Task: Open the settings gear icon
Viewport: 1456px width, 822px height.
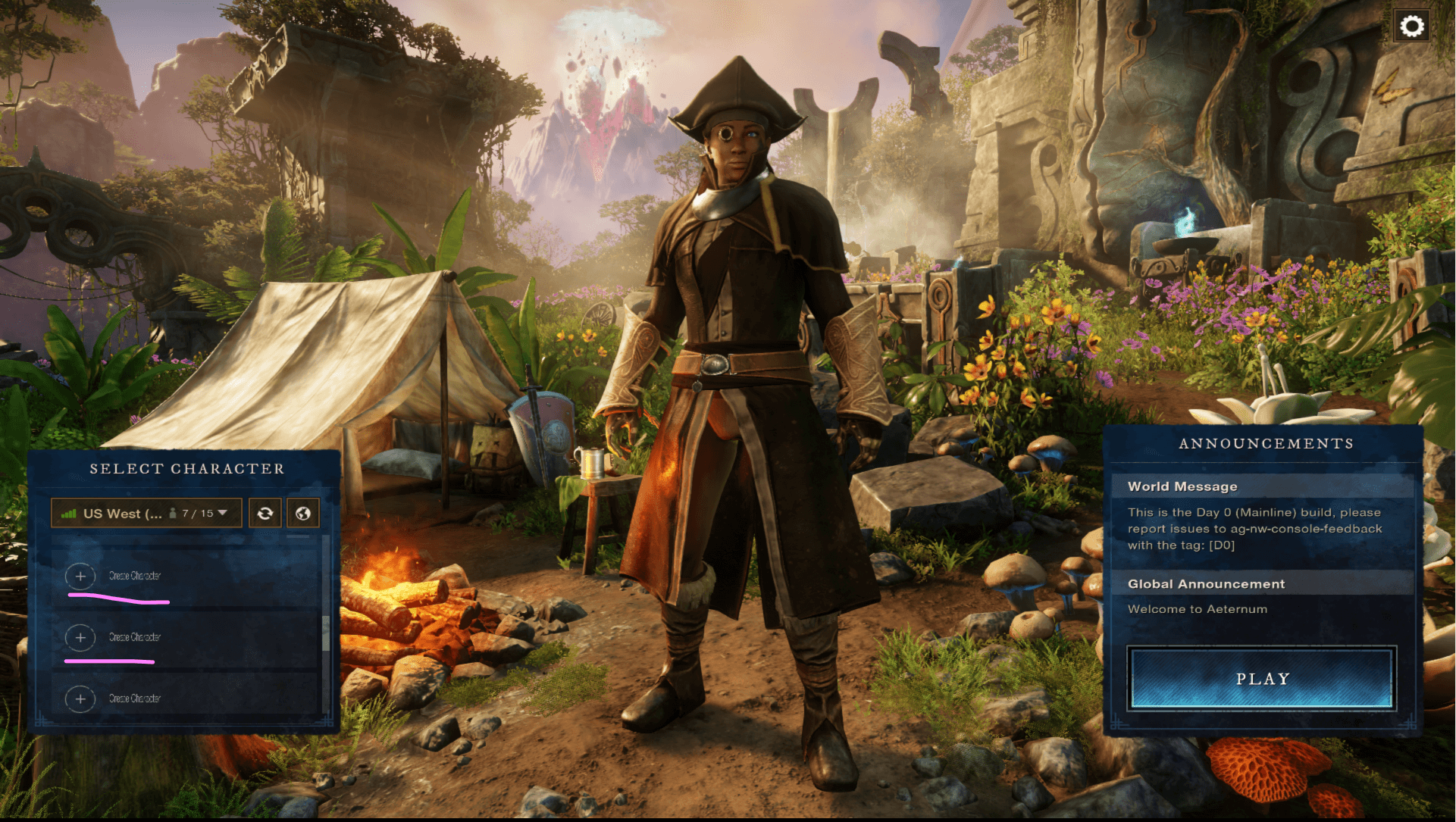Action: click(x=1411, y=27)
